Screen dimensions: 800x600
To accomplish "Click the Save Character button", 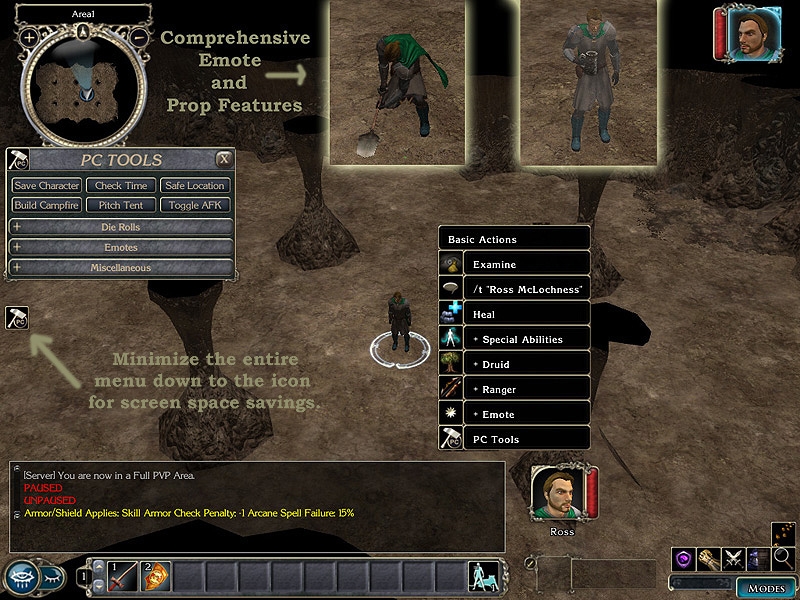I will click(47, 186).
